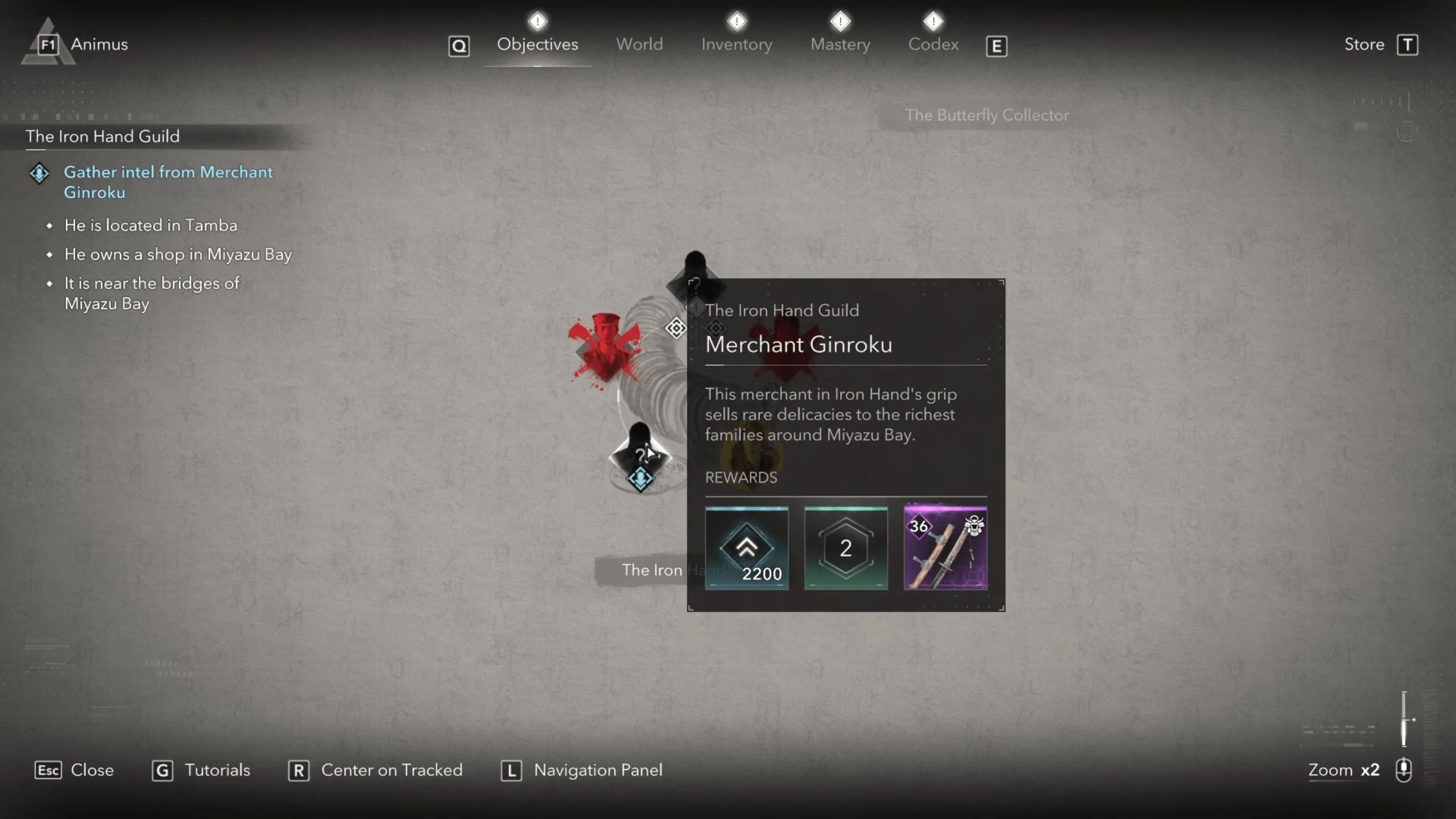This screenshot has width=1456, height=819.
Task: Select the red assassination target marker on map
Action: 605,347
